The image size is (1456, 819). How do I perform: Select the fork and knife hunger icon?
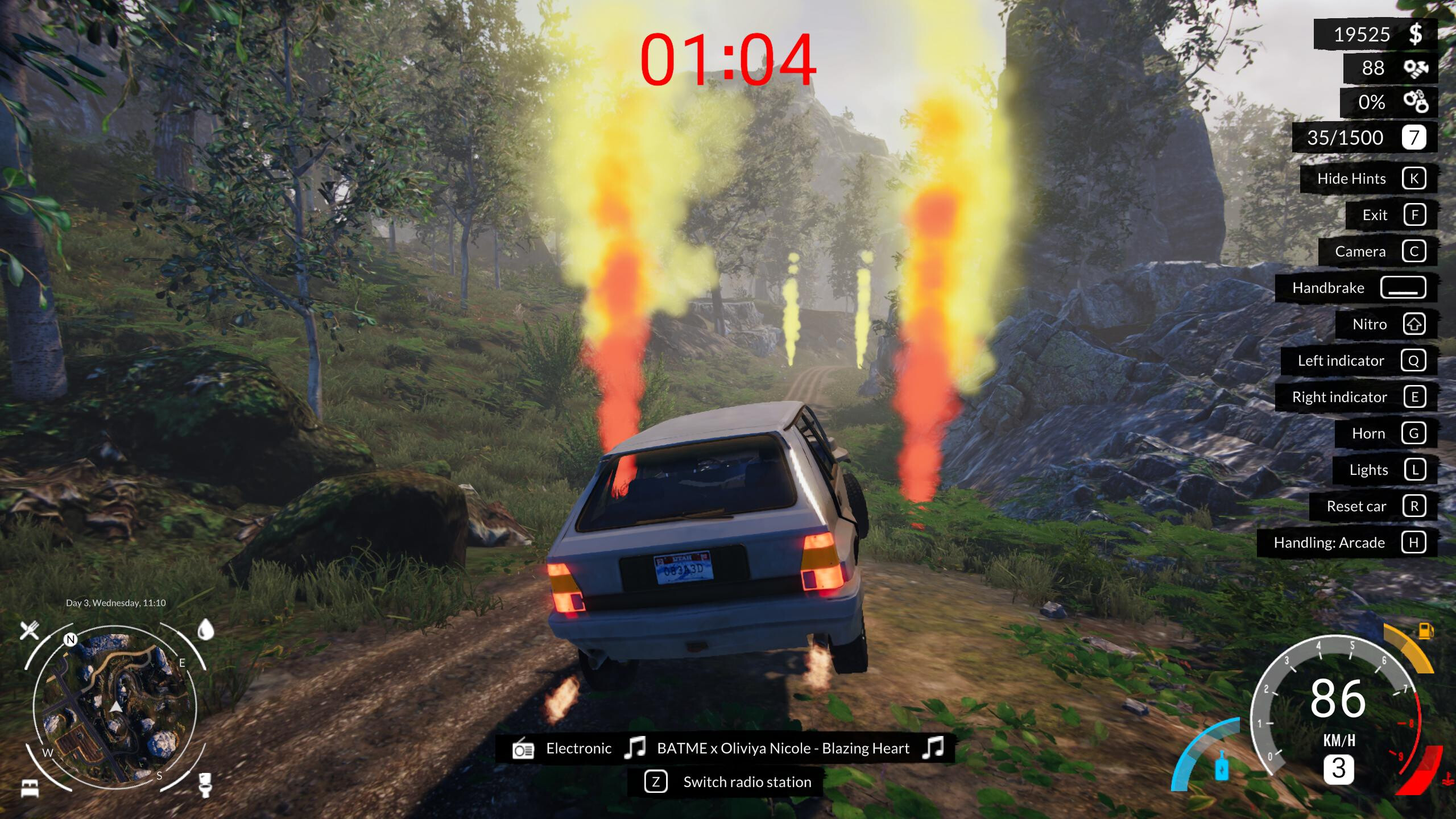30,630
